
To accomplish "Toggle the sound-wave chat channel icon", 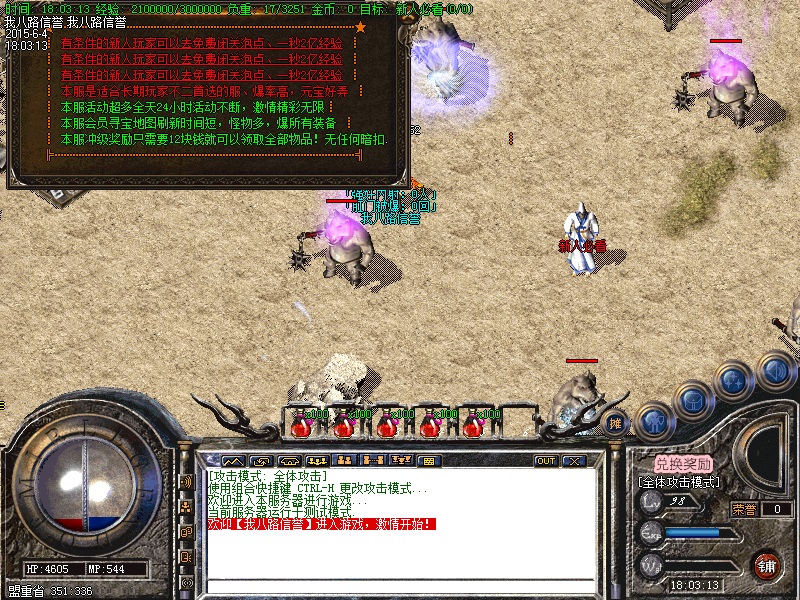I will pyautogui.click(x=186, y=482).
